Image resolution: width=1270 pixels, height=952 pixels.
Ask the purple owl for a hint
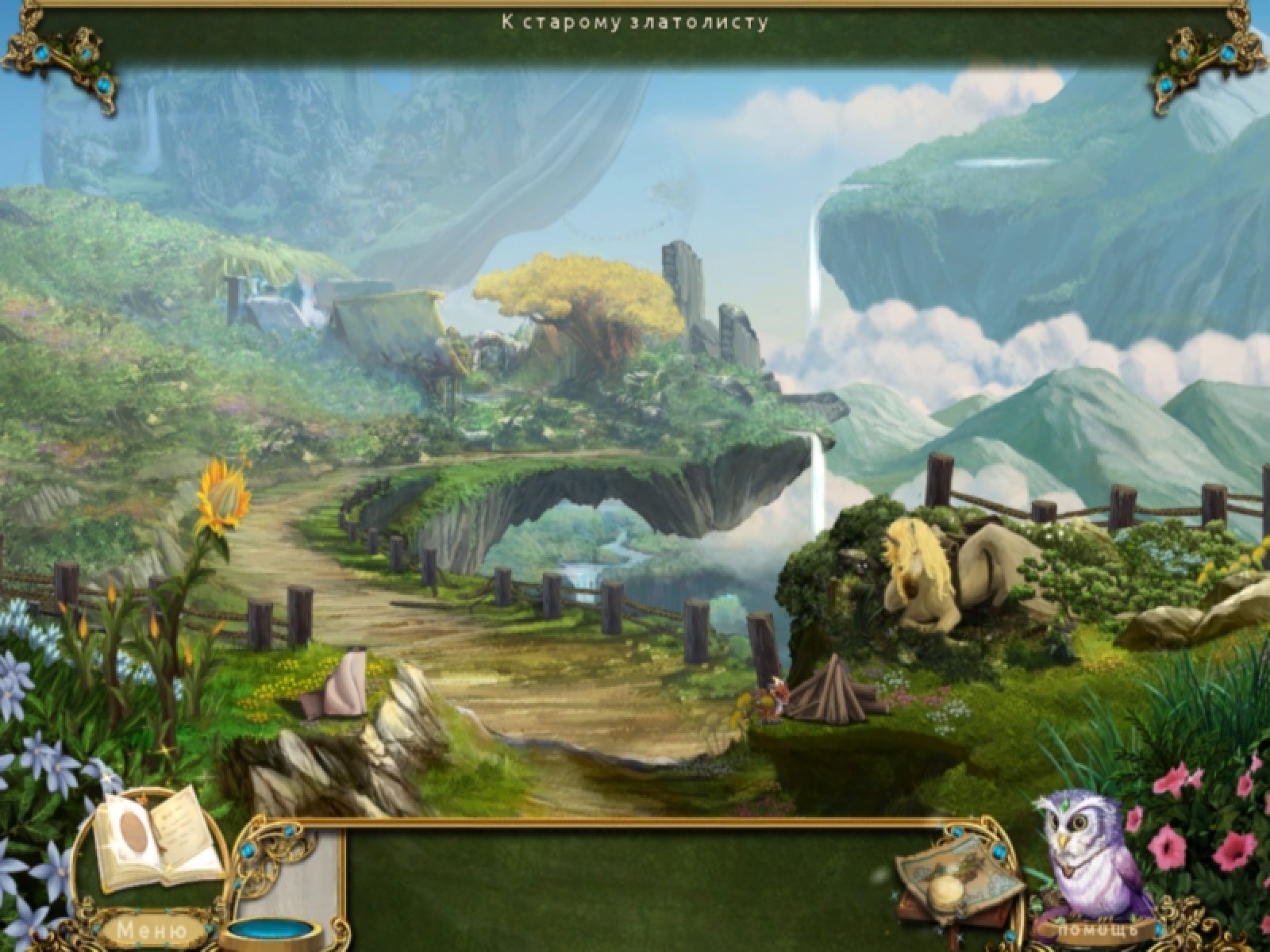[1090, 857]
